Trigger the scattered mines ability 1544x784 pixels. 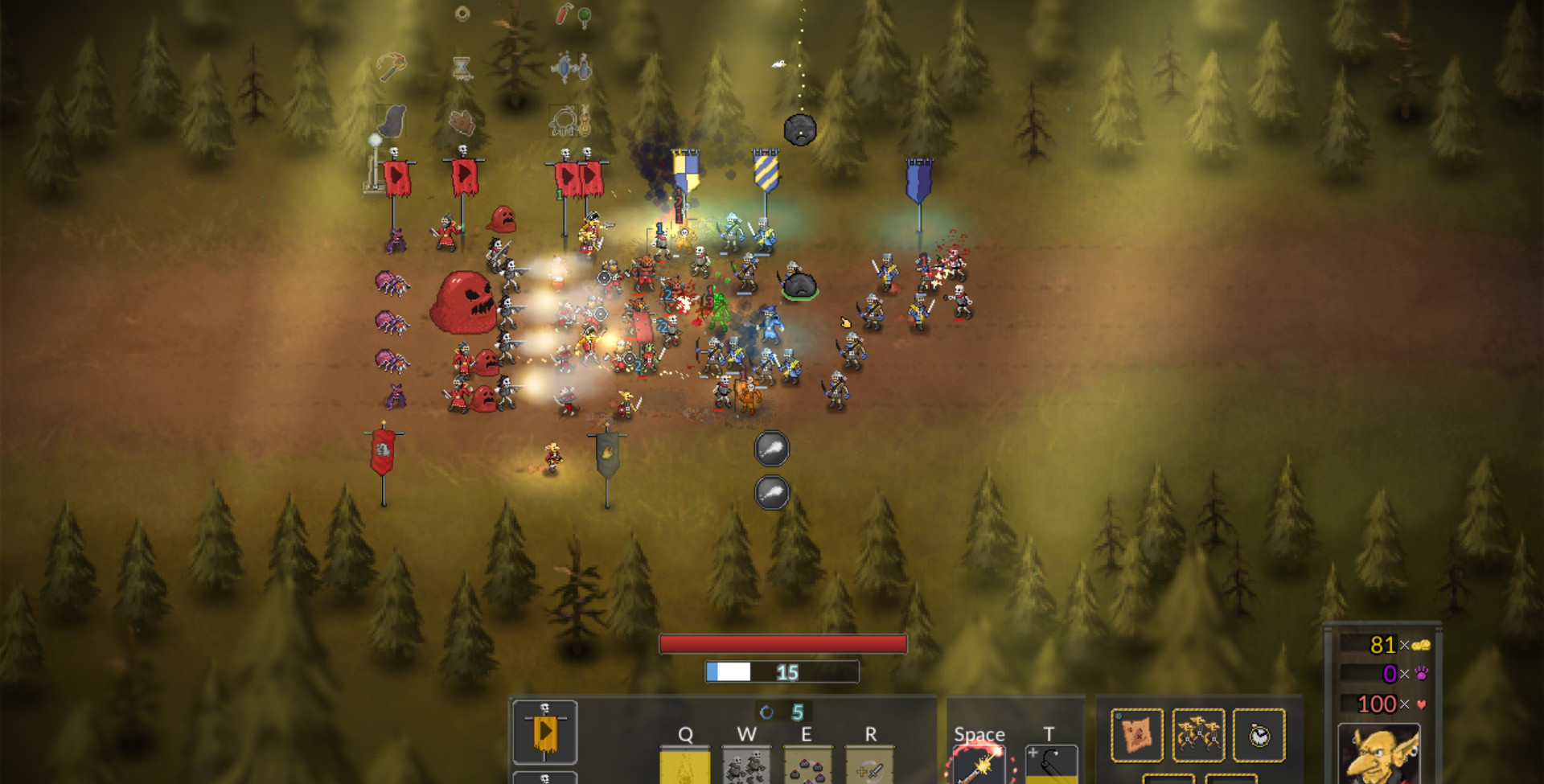pos(807,766)
